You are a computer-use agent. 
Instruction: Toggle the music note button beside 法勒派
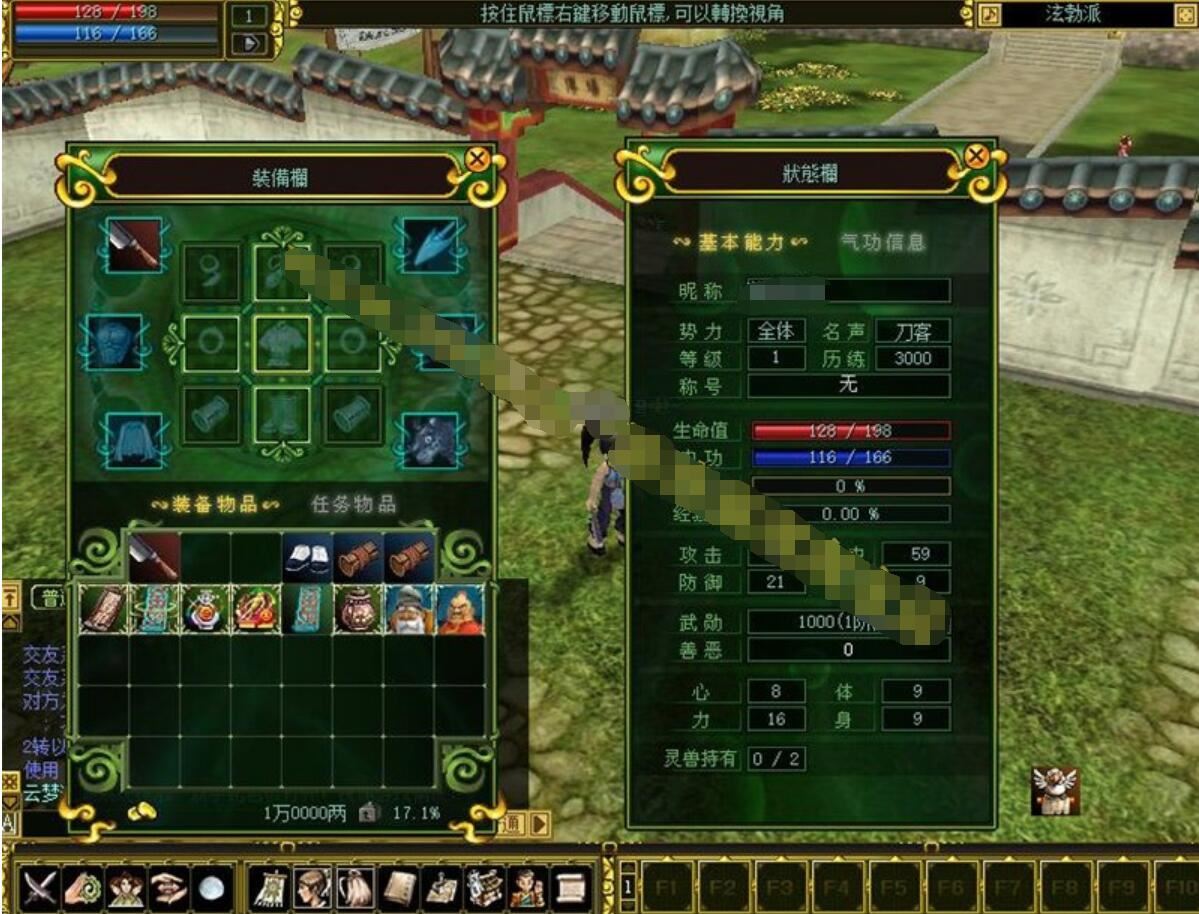click(989, 14)
